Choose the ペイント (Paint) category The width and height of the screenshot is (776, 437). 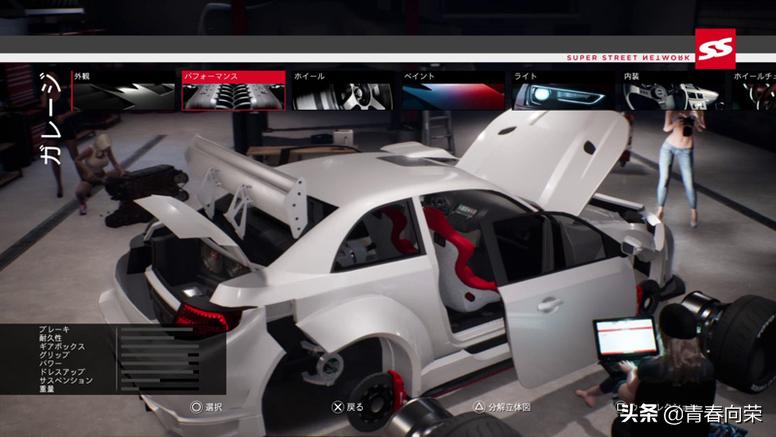click(x=450, y=90)
